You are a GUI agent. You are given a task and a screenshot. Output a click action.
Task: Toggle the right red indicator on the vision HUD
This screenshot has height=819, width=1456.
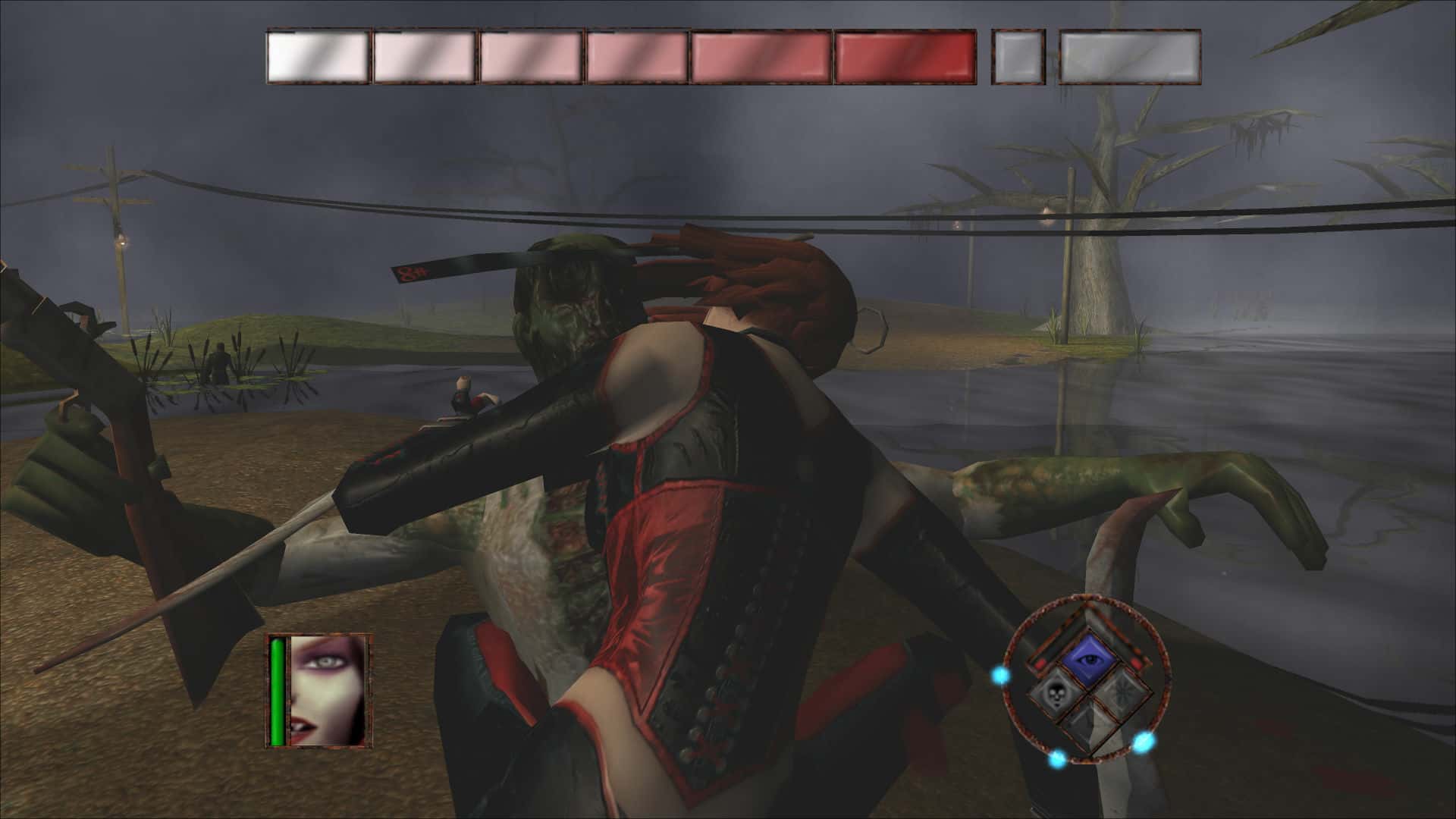1137,663
